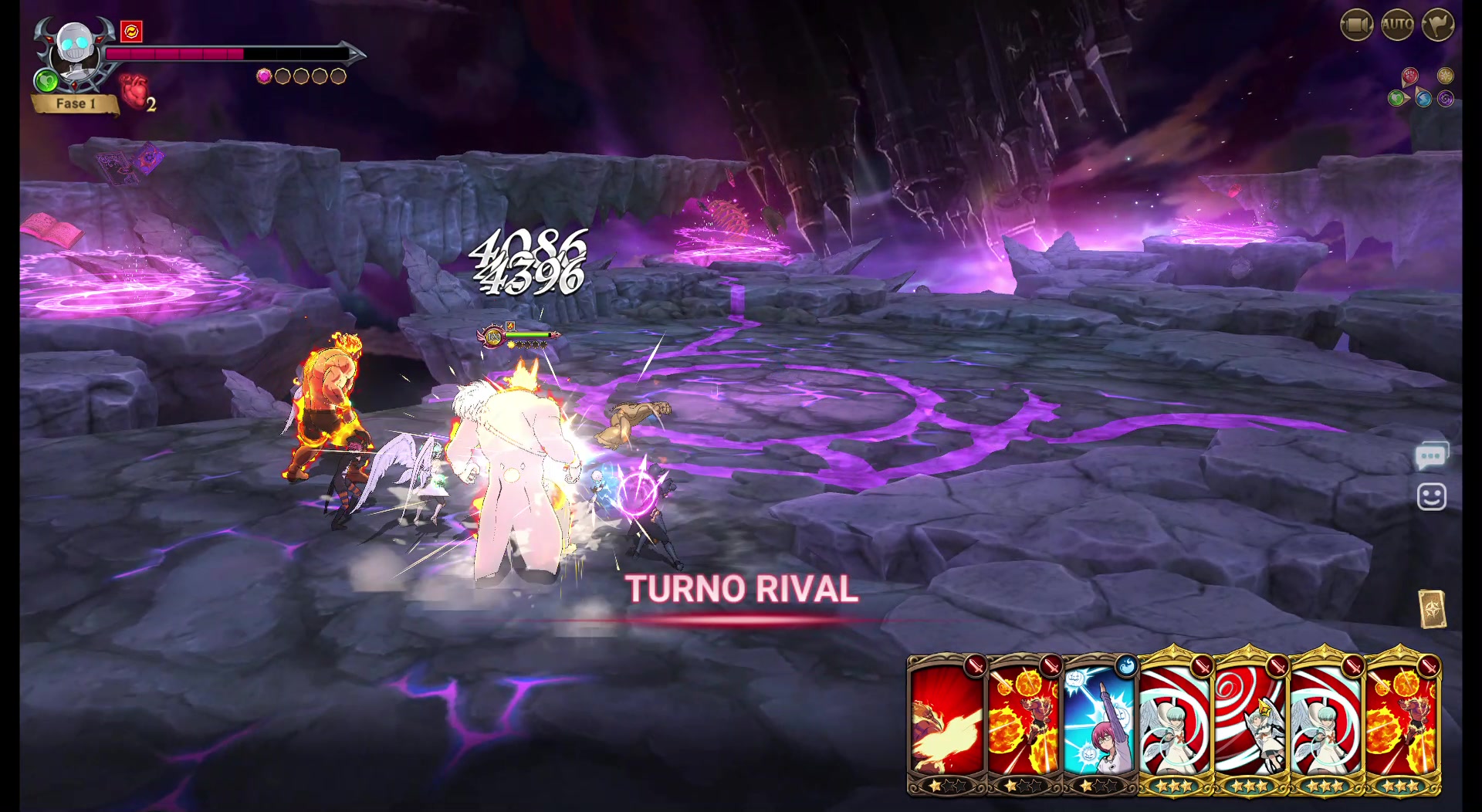Open the chat bubble icon
Viewport: 1482px width, 812px height.
point(1432,453)
